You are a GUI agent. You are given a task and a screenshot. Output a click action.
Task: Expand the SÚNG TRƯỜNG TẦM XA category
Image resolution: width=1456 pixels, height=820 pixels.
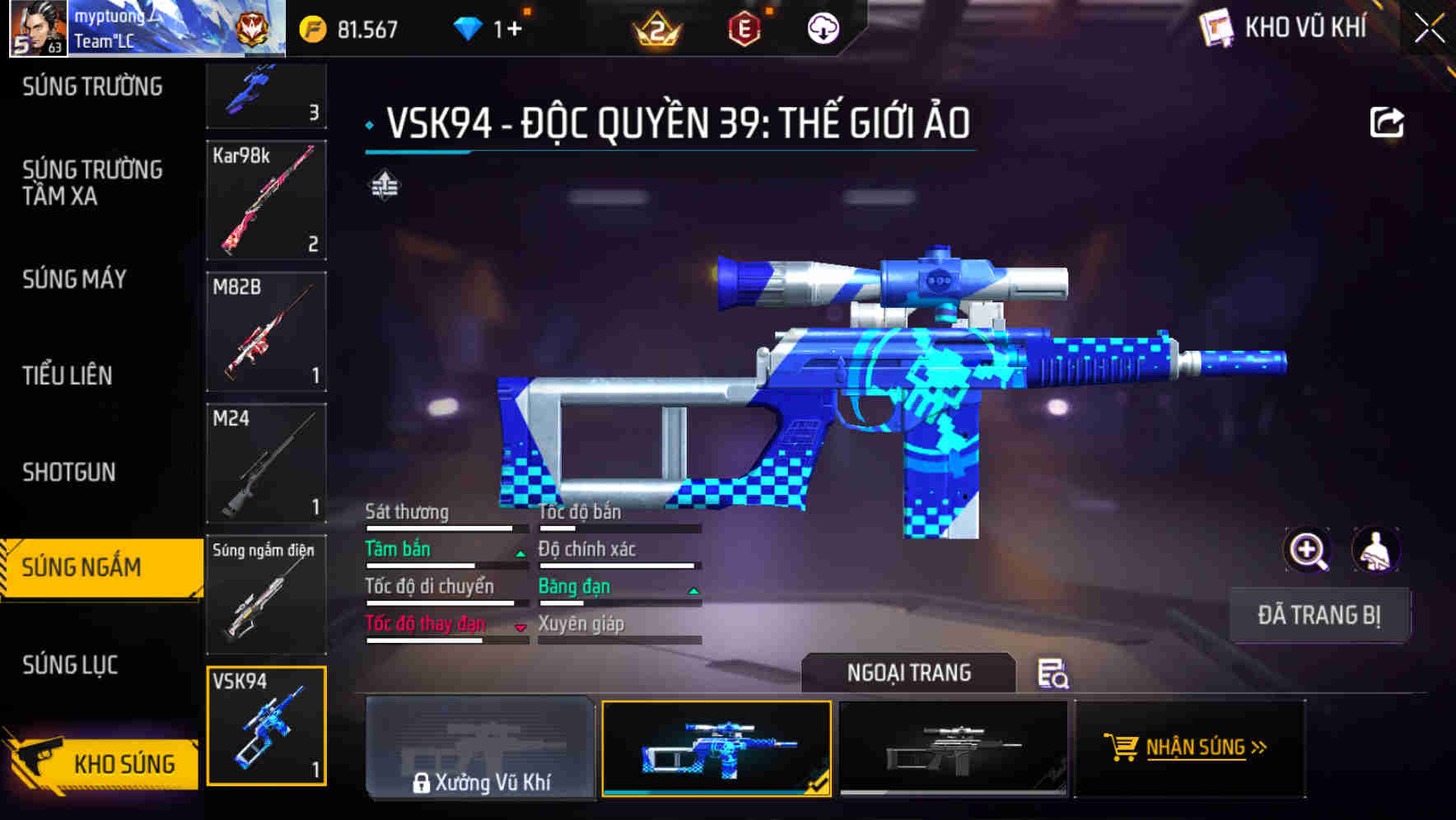pyautogui.click(x=91, y=183)
